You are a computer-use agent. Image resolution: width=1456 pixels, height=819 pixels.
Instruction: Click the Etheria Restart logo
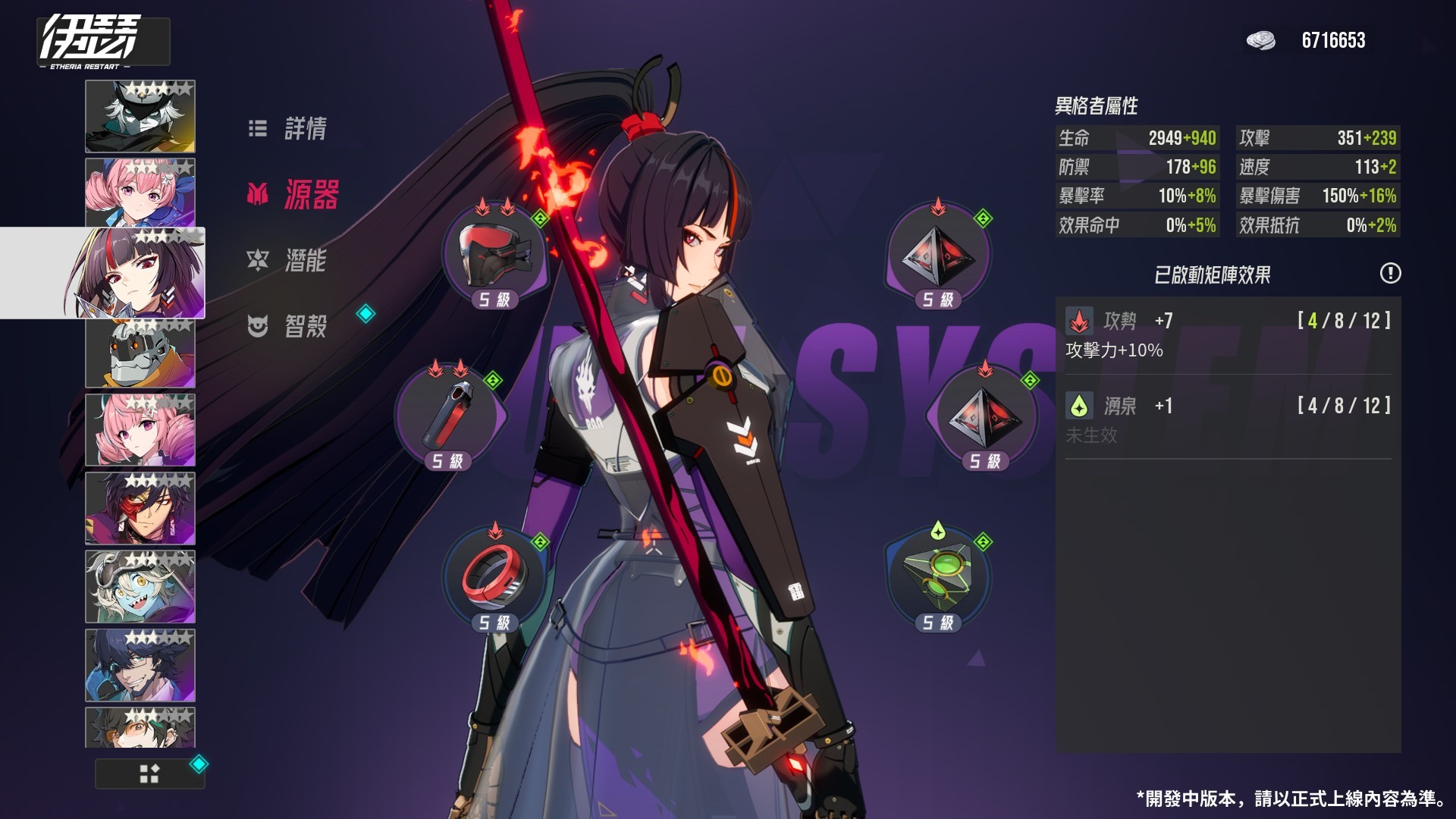91,42
